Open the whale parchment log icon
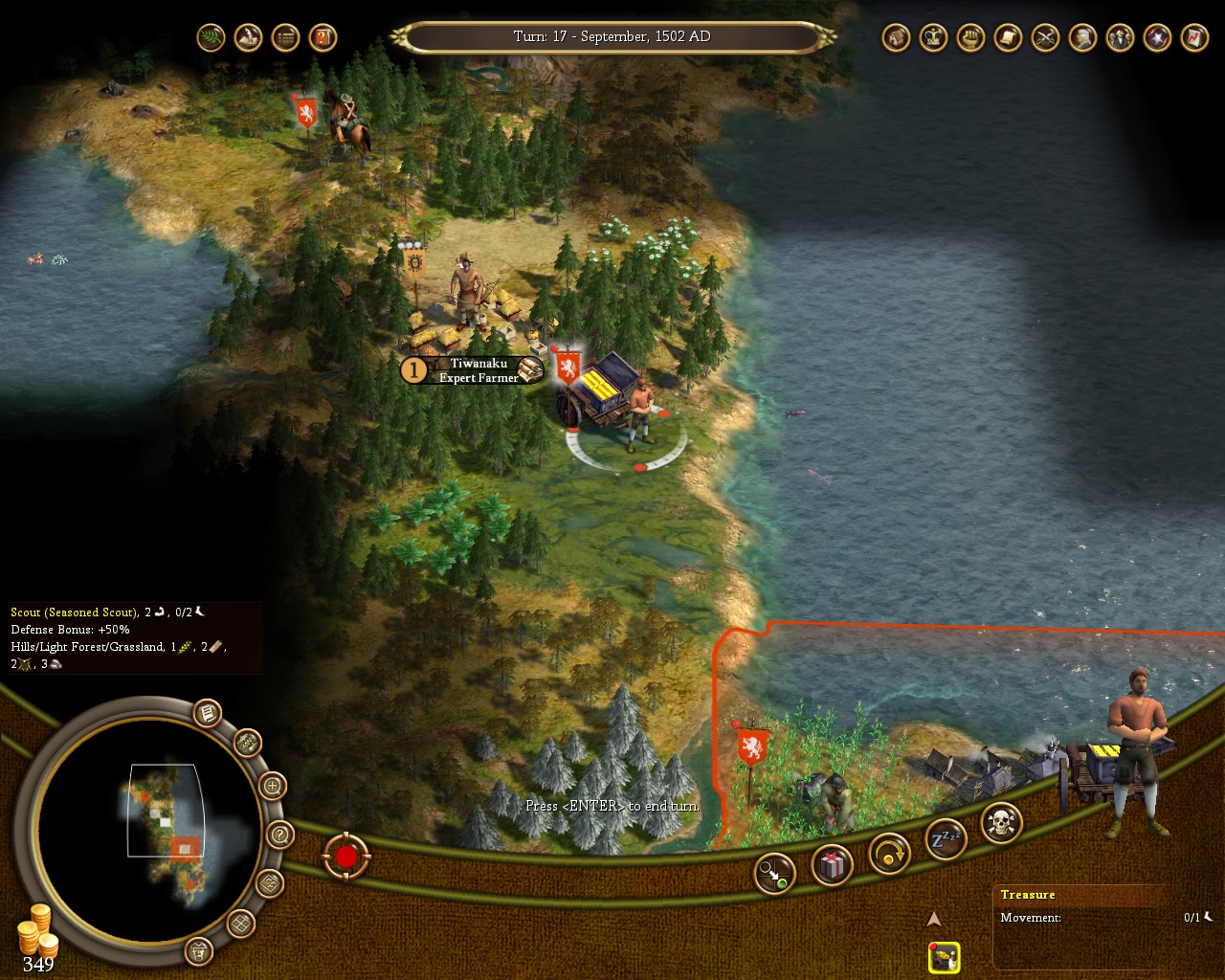This screenshot has height=980, width=1225. pos(248,38)
